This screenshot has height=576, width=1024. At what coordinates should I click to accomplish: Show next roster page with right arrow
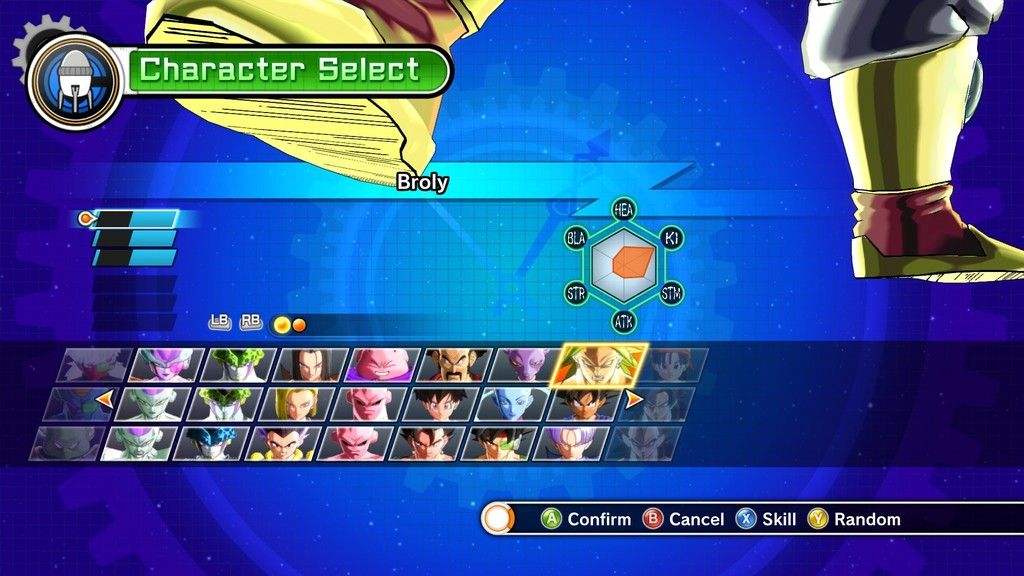click(633, 400)
